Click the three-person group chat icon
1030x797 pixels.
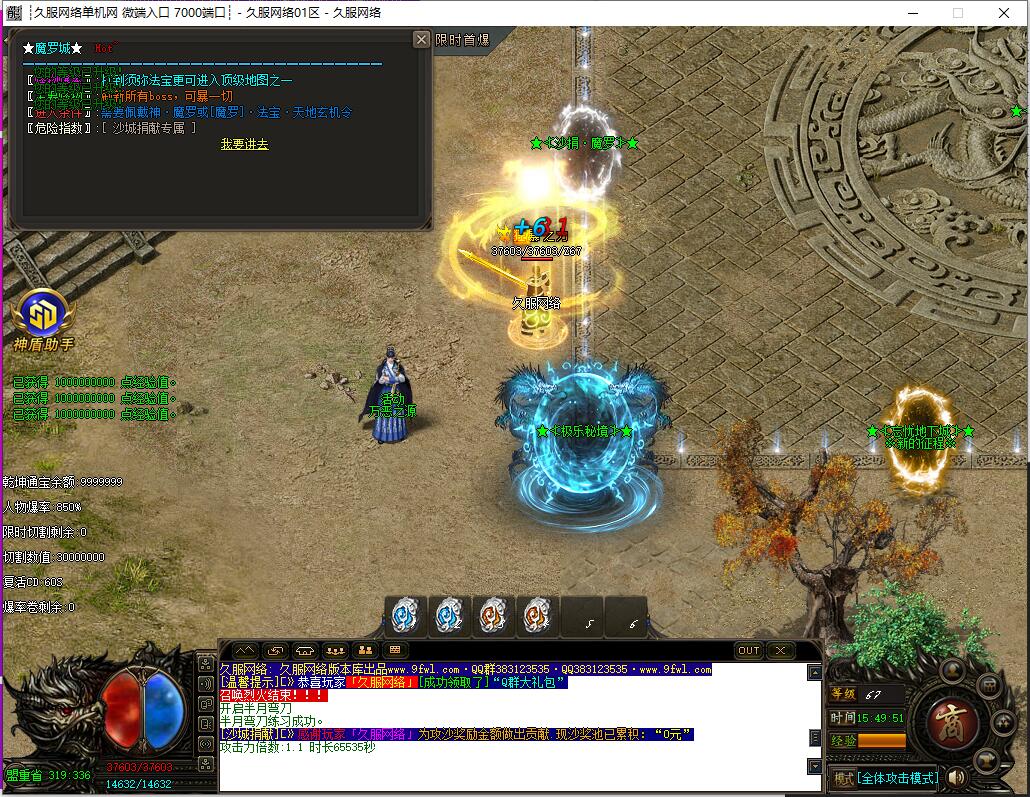[x=335, y=650]
